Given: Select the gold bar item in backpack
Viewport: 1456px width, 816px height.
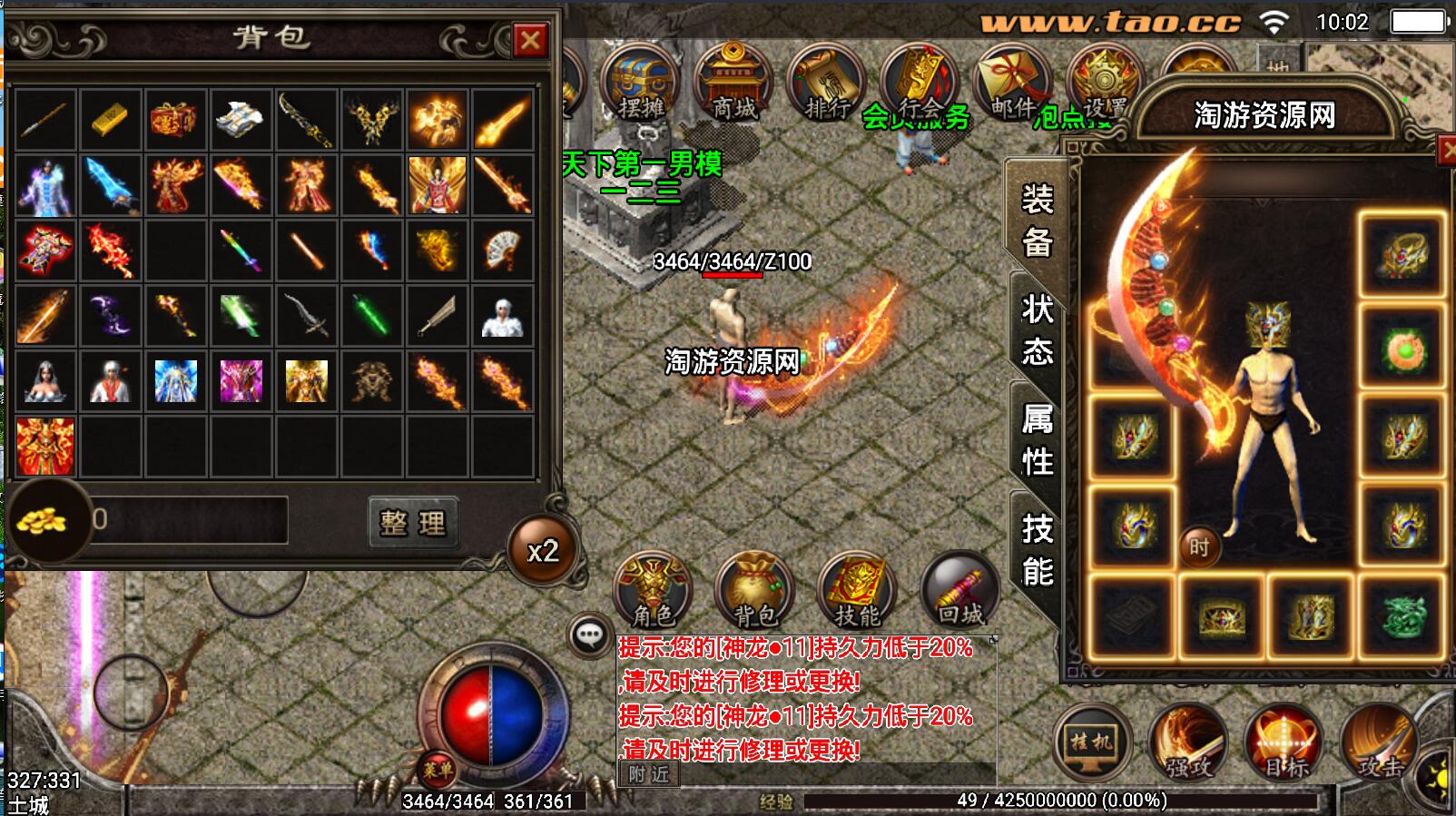Looking at the screenshot, I should 111,119.
